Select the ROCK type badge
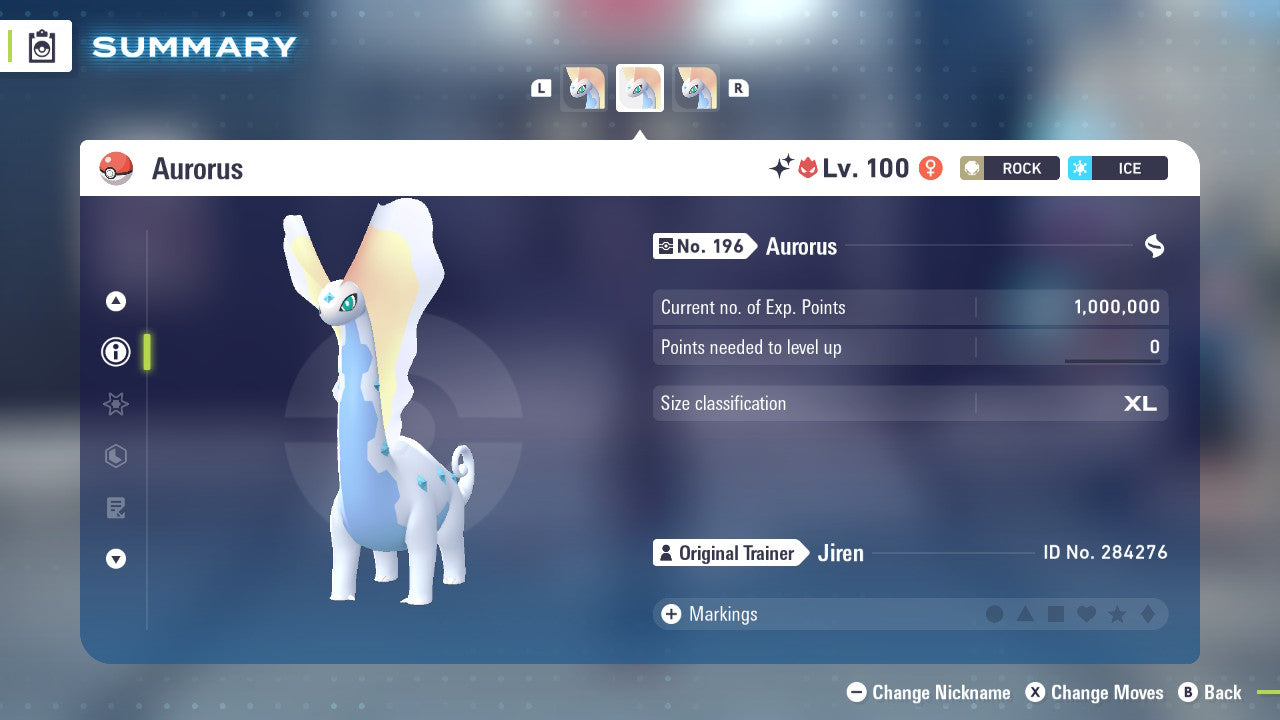Image resolution: width=1280 pixels, height=720 pixels. click(x=1009, y=168)
